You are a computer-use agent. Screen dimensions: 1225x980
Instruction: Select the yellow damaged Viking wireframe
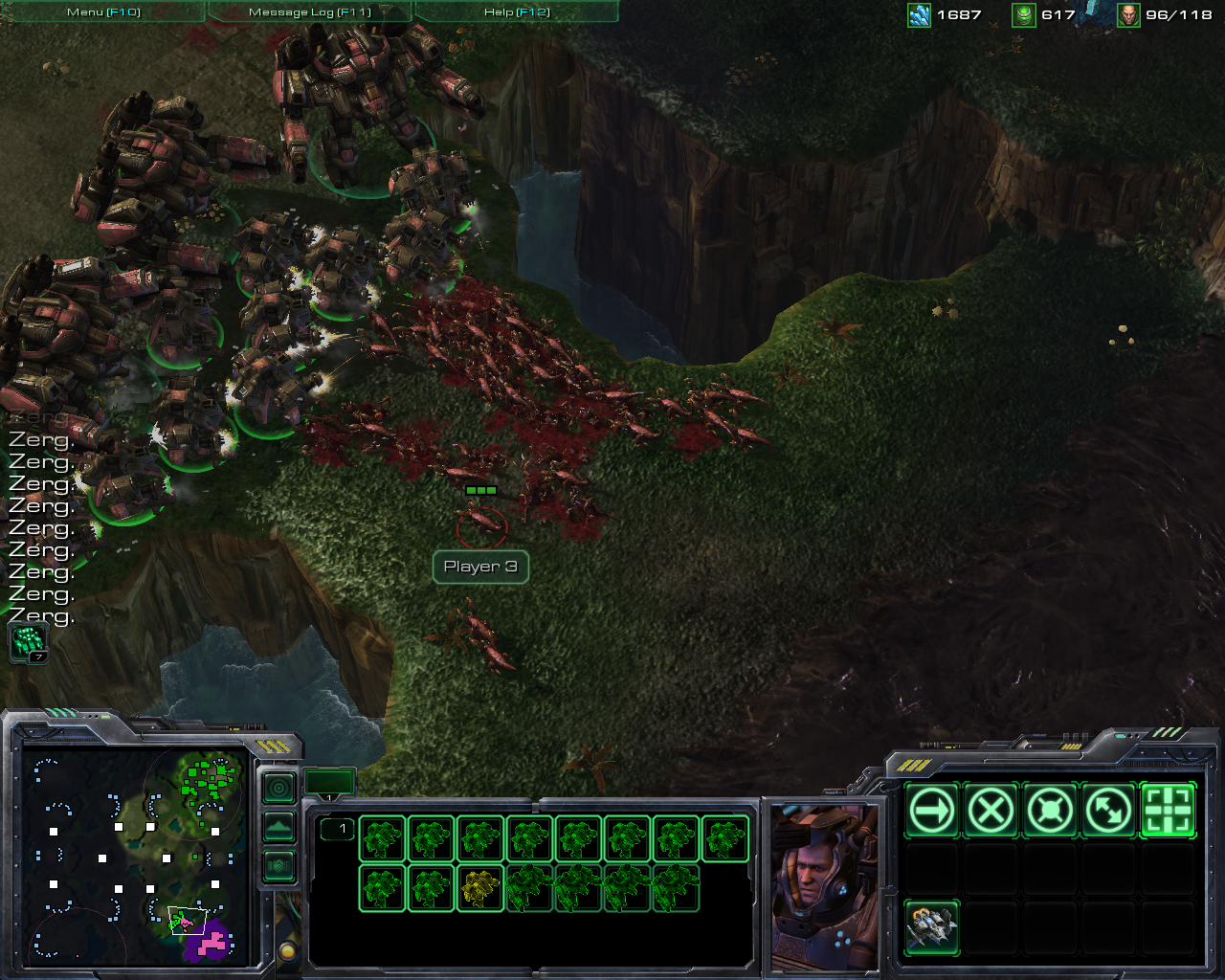click(x=480, y=888)
